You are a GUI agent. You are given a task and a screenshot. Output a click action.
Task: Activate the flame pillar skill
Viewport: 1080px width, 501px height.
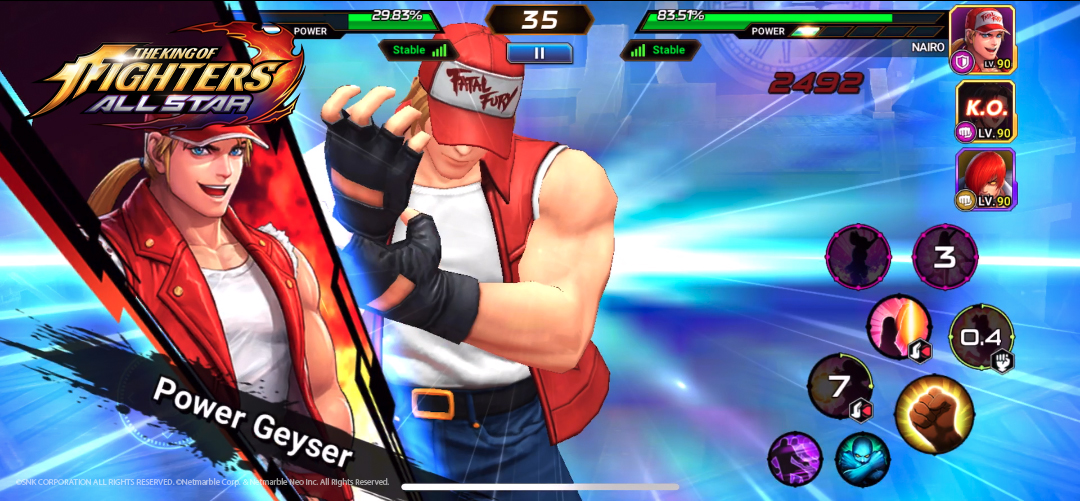pos(898,327)
